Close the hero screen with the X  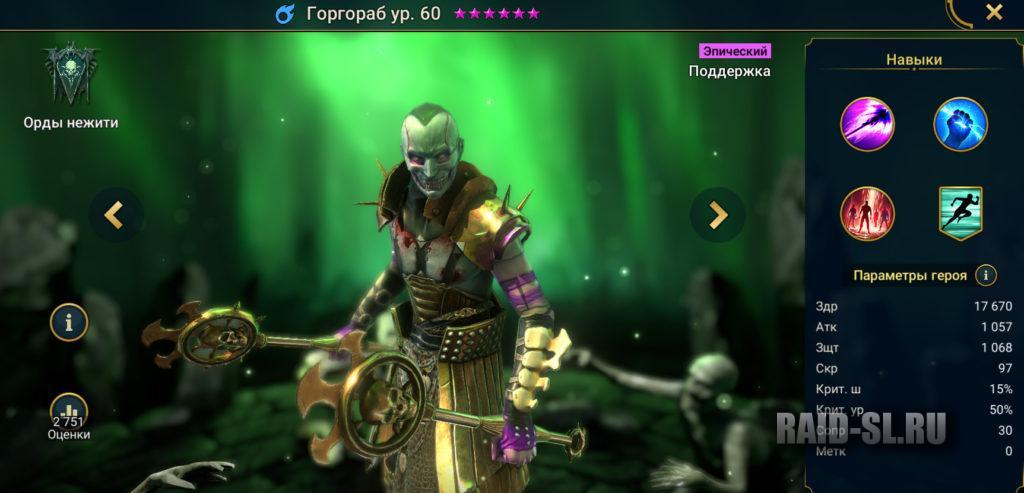click(x=994, y=13)
